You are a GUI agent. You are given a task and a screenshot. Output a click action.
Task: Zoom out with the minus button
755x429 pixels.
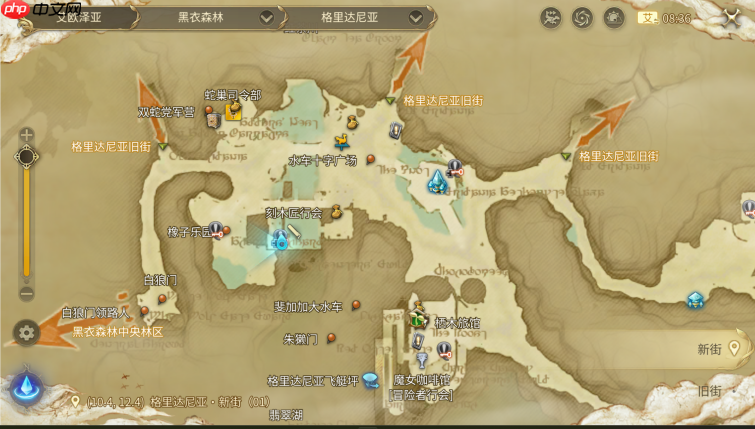(27, 293)
